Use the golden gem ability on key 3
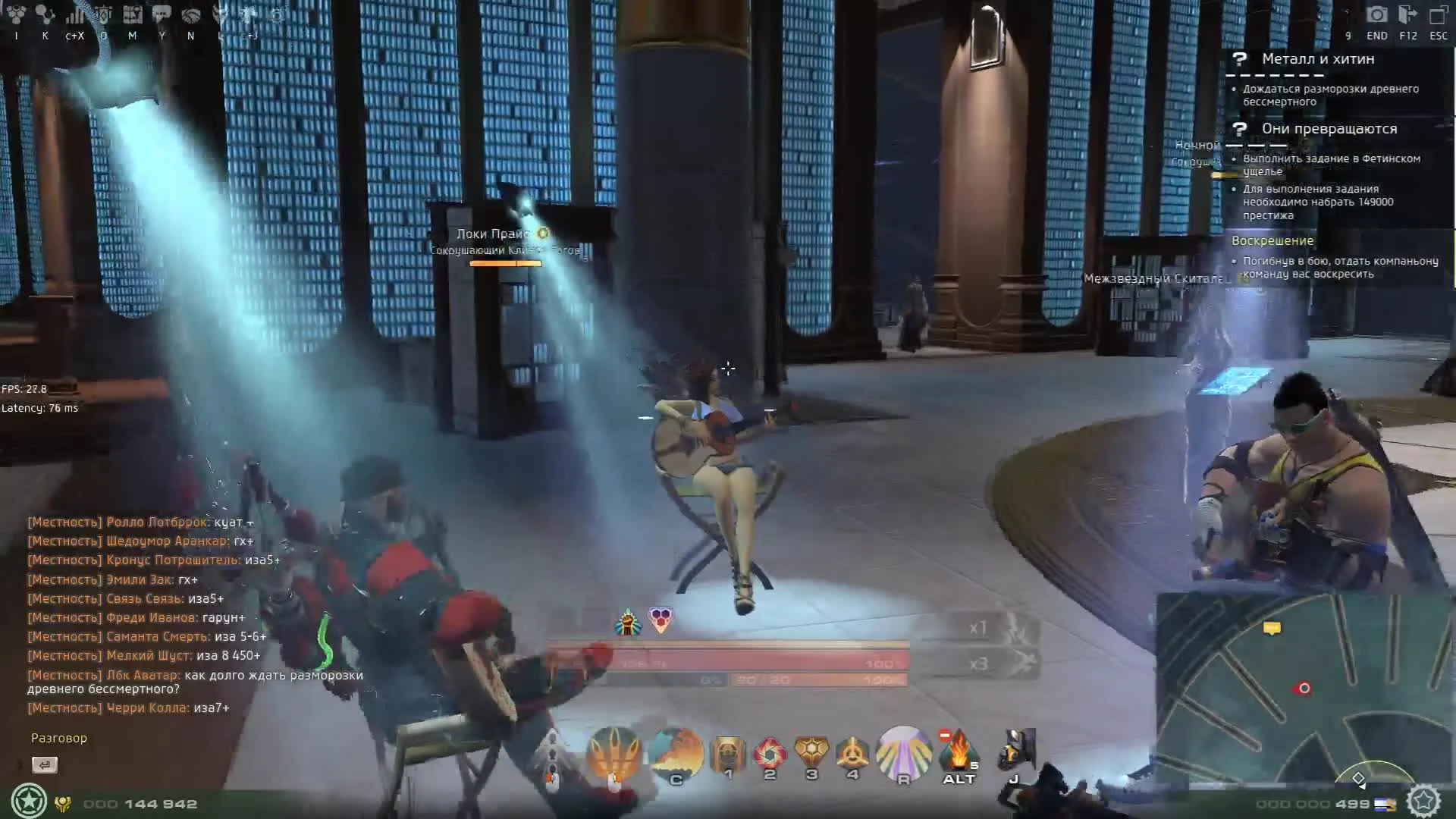1456x819 pixels. coord(811,749)
